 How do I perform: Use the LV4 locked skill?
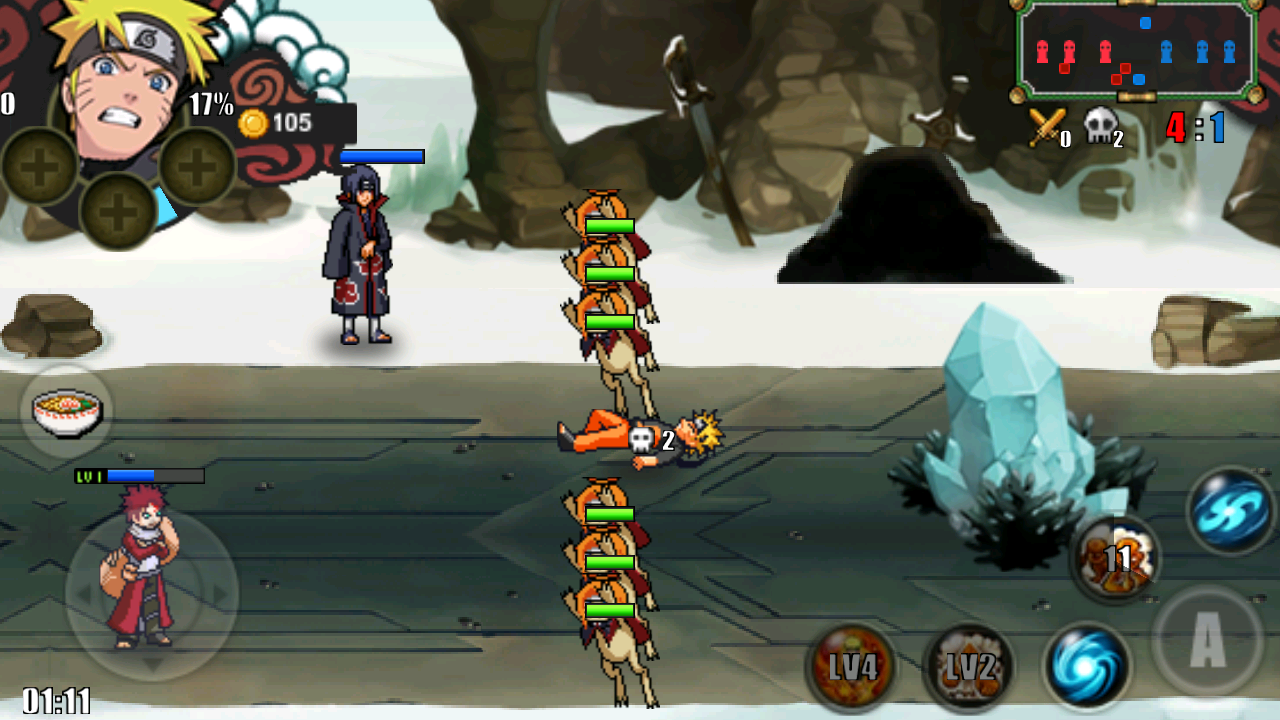coord(851,666)
